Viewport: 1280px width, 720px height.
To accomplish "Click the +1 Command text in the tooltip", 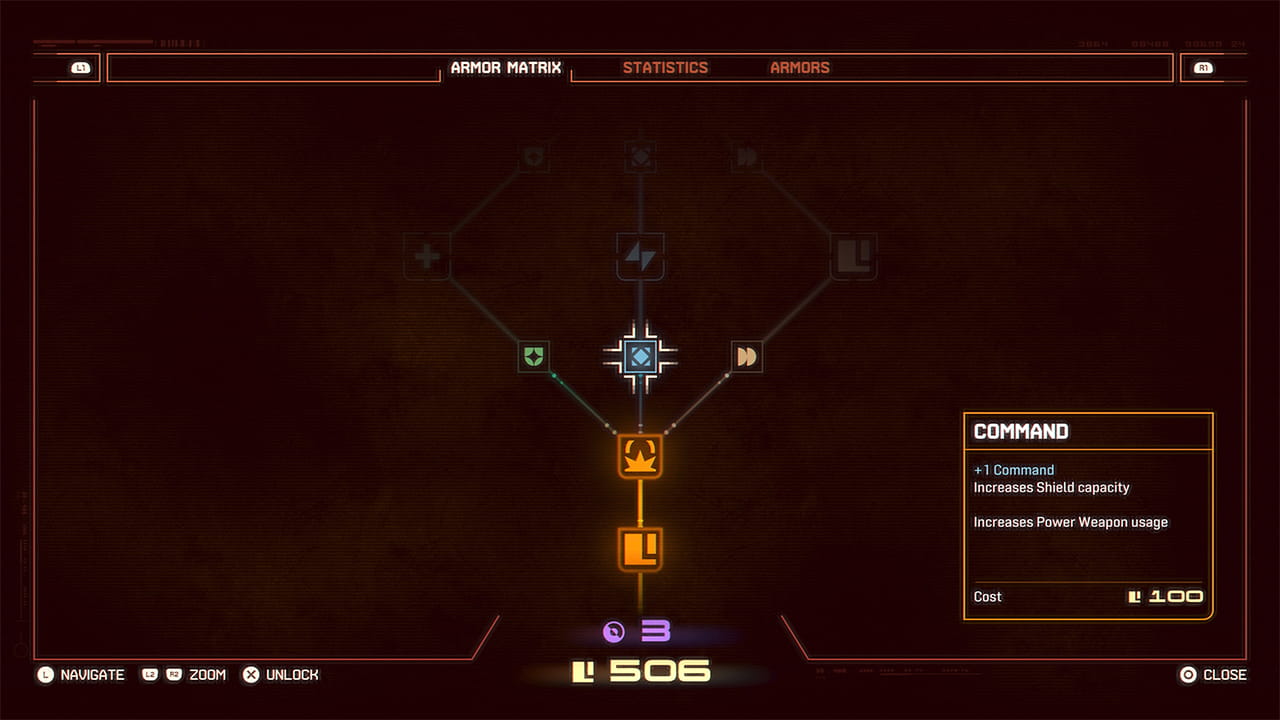I will (x=1014, y=469).
